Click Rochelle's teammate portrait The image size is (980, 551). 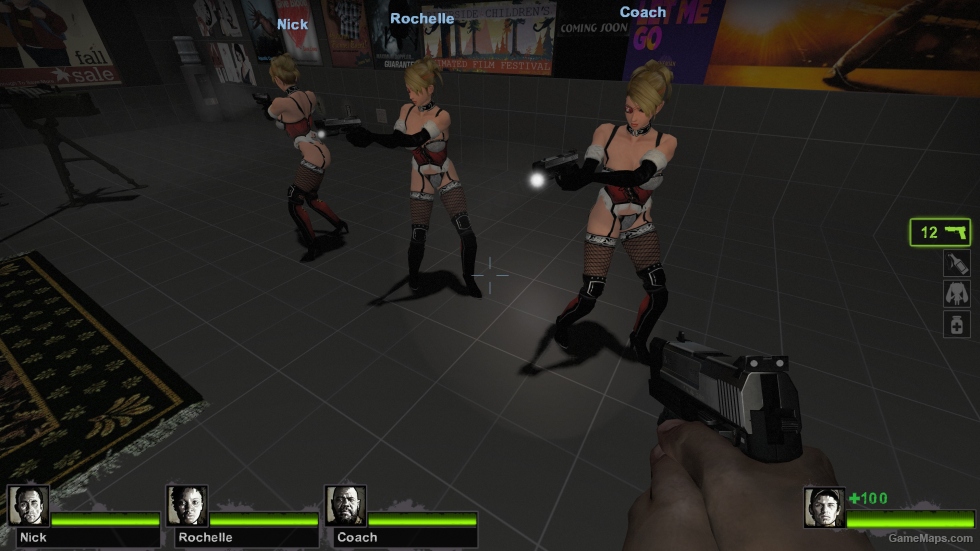coord(187,506)
